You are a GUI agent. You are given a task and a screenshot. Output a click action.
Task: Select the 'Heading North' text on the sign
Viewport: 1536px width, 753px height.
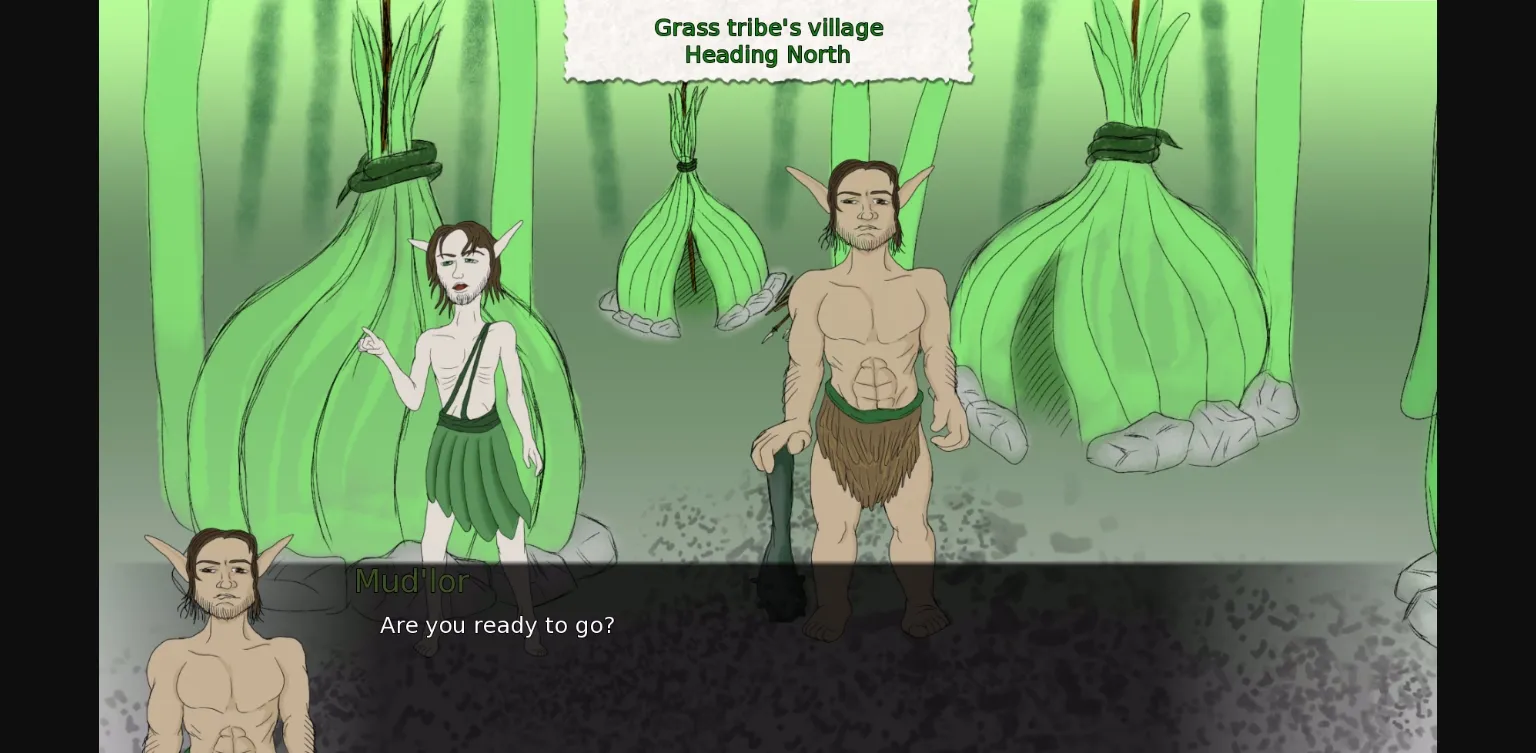pyautogui.click(x=767, y=55)
